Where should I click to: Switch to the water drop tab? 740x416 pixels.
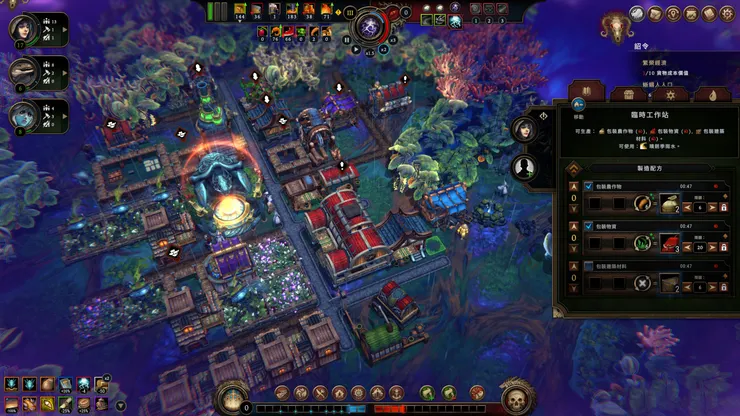click(712, 95)
